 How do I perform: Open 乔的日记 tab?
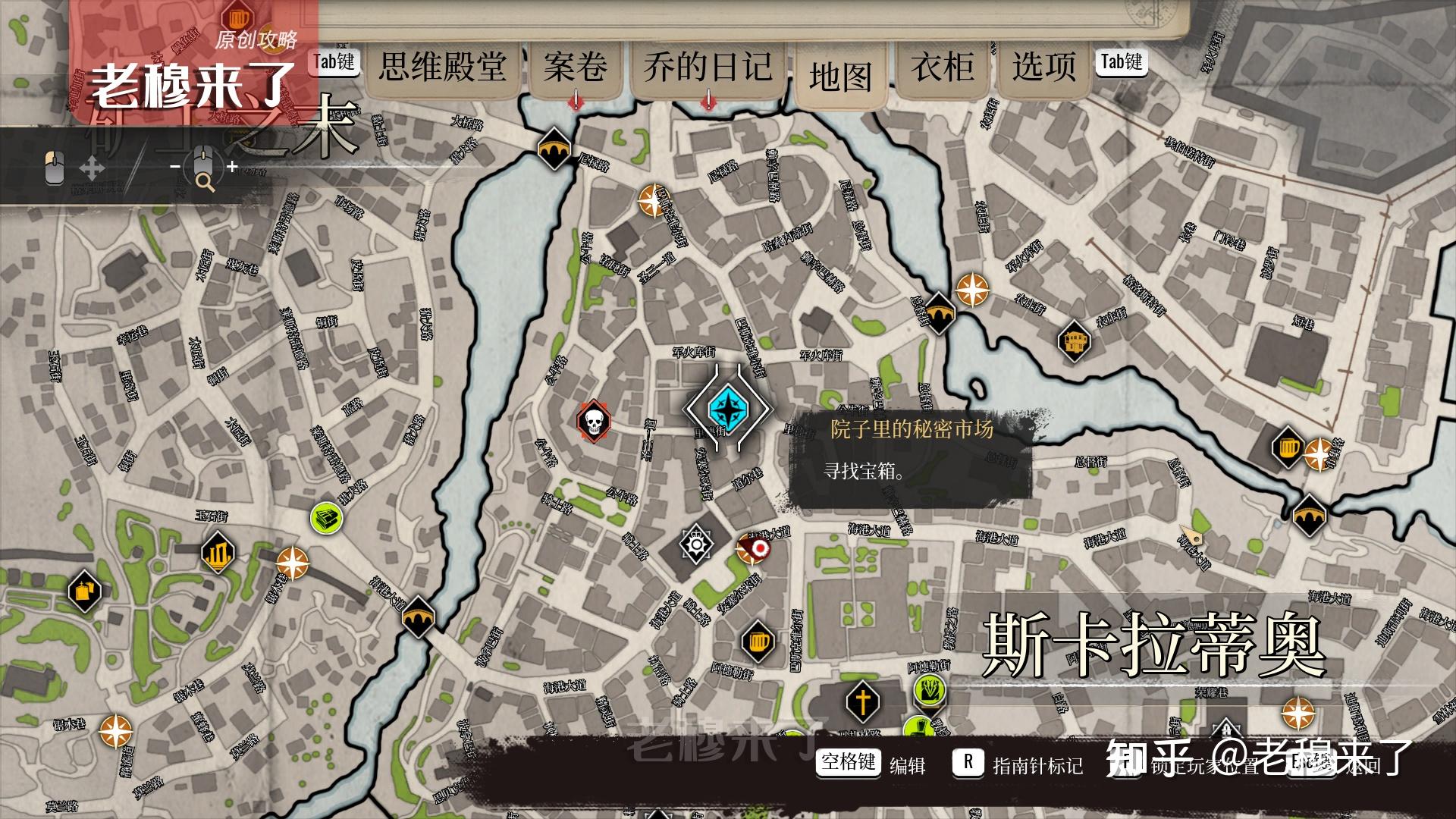[x=708, y=67]
